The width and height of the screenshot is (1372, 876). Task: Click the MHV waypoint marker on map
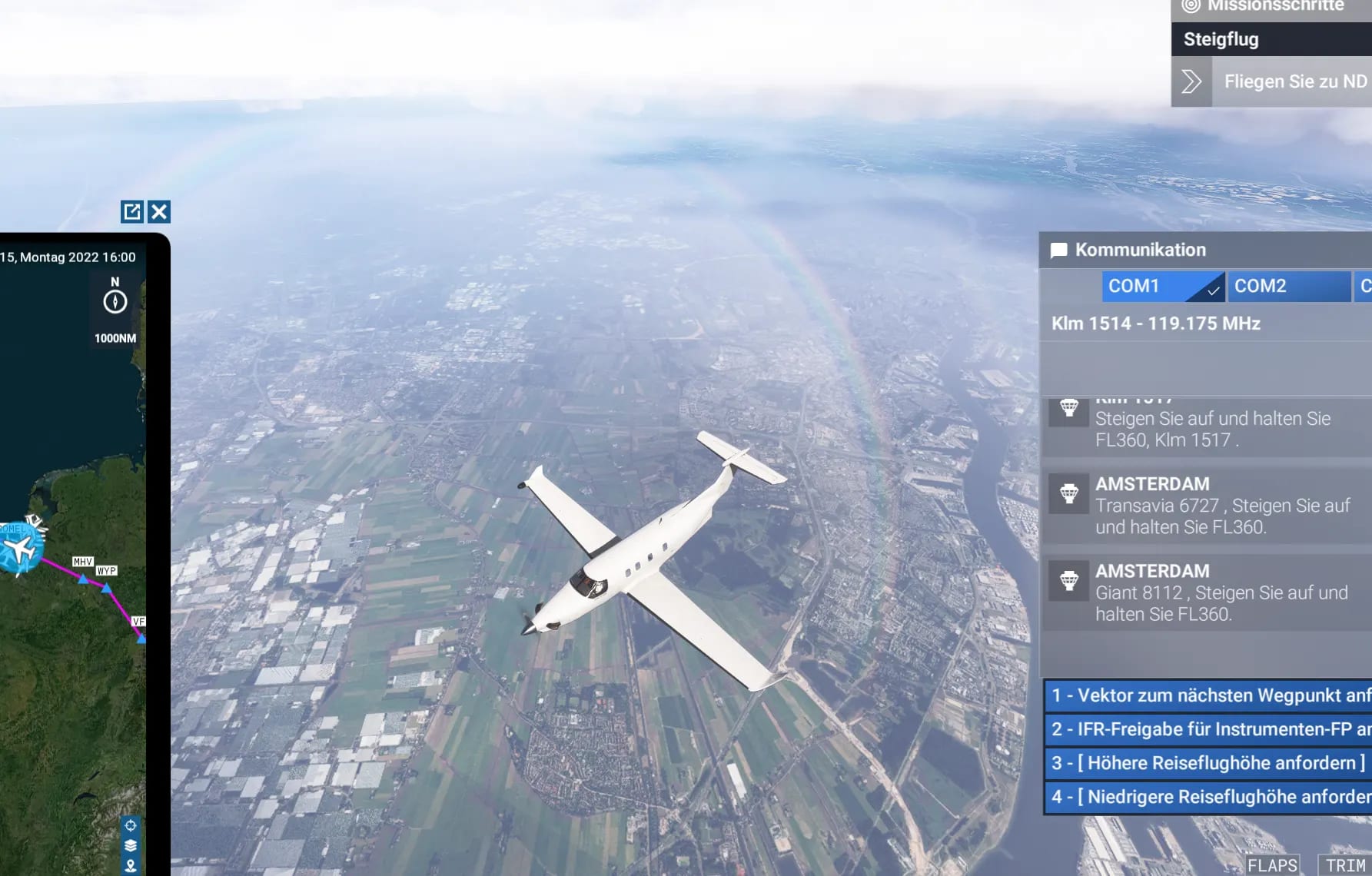click(x=83, y=578)
